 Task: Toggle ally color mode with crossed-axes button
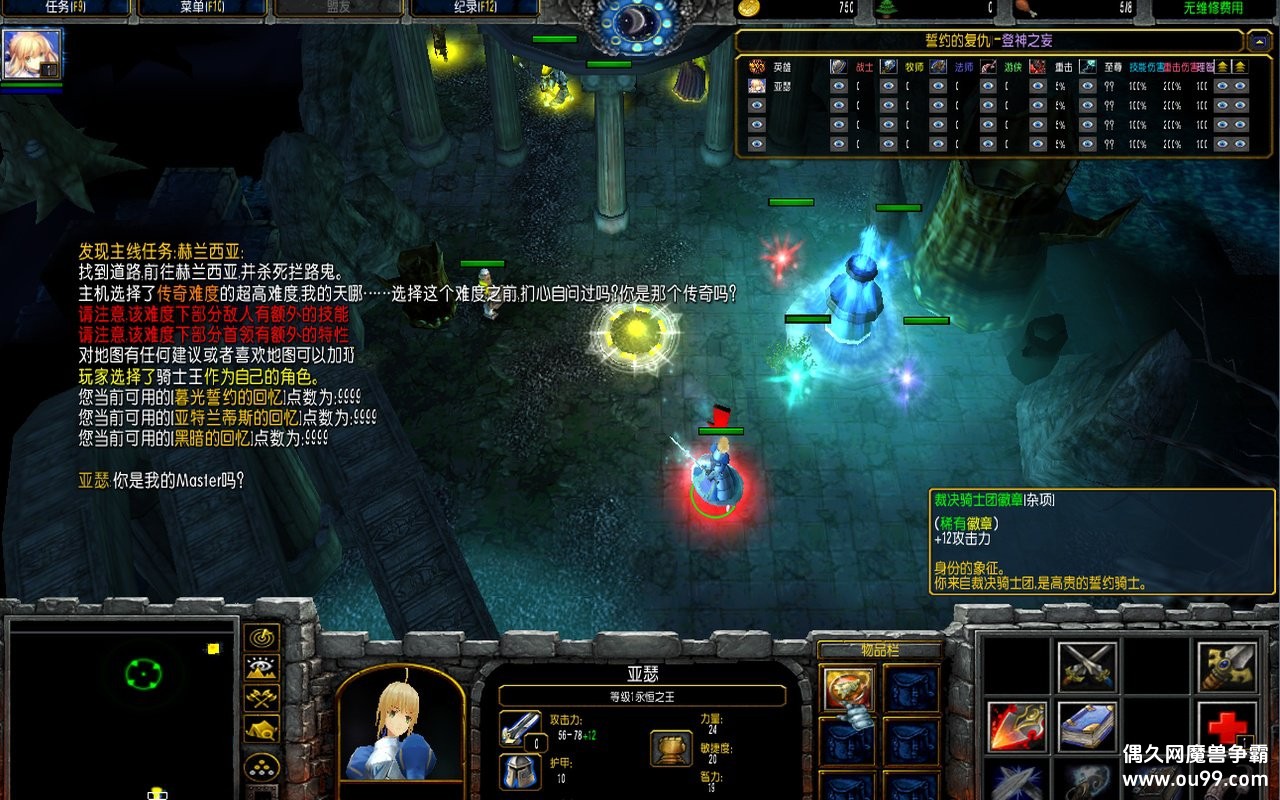tap(262, 699)
